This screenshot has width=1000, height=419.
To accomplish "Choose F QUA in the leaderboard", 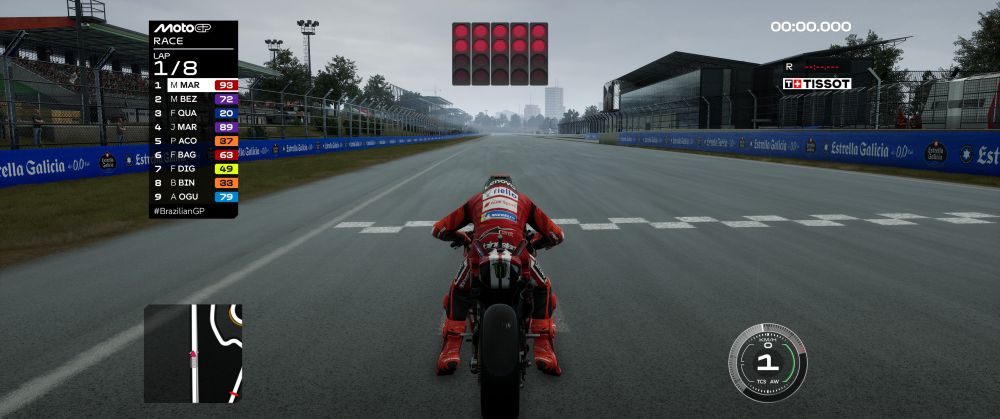I will tap(195, 114).
